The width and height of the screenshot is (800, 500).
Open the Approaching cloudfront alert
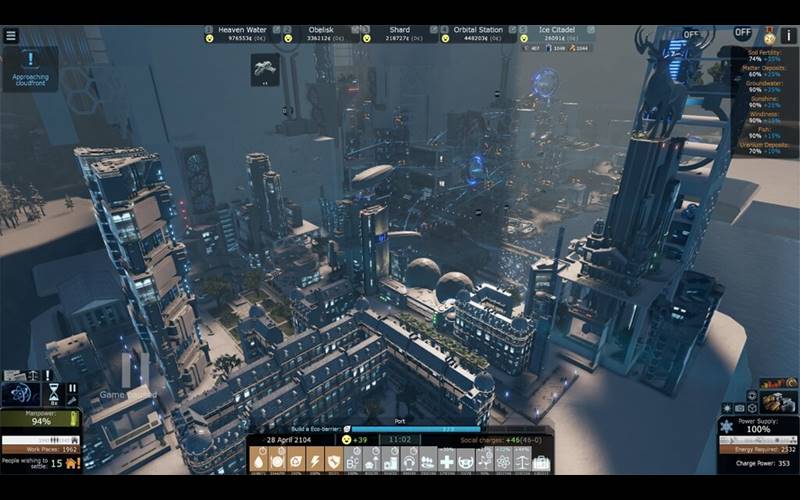point(30,66)
